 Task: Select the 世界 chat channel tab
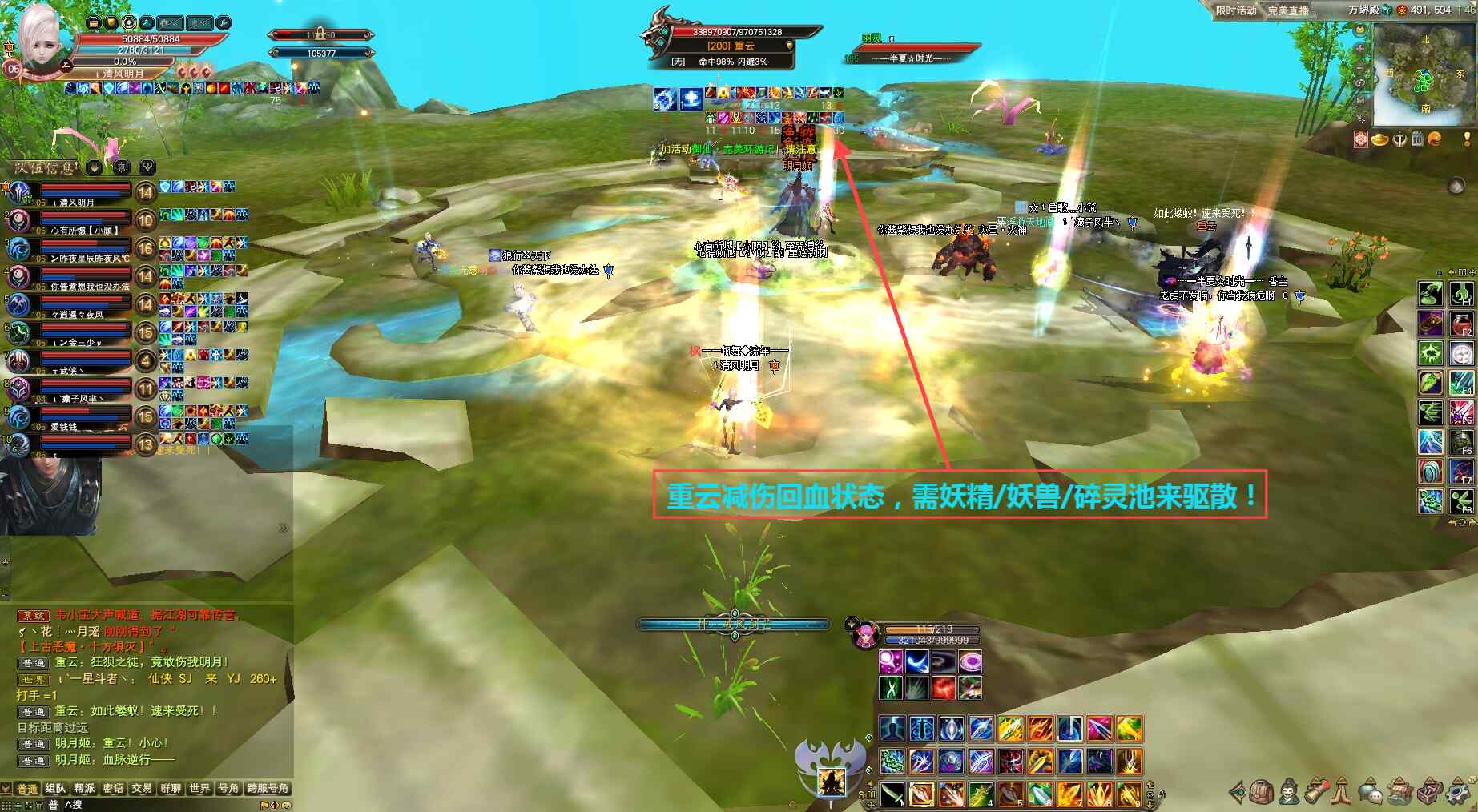pos(199,789)
